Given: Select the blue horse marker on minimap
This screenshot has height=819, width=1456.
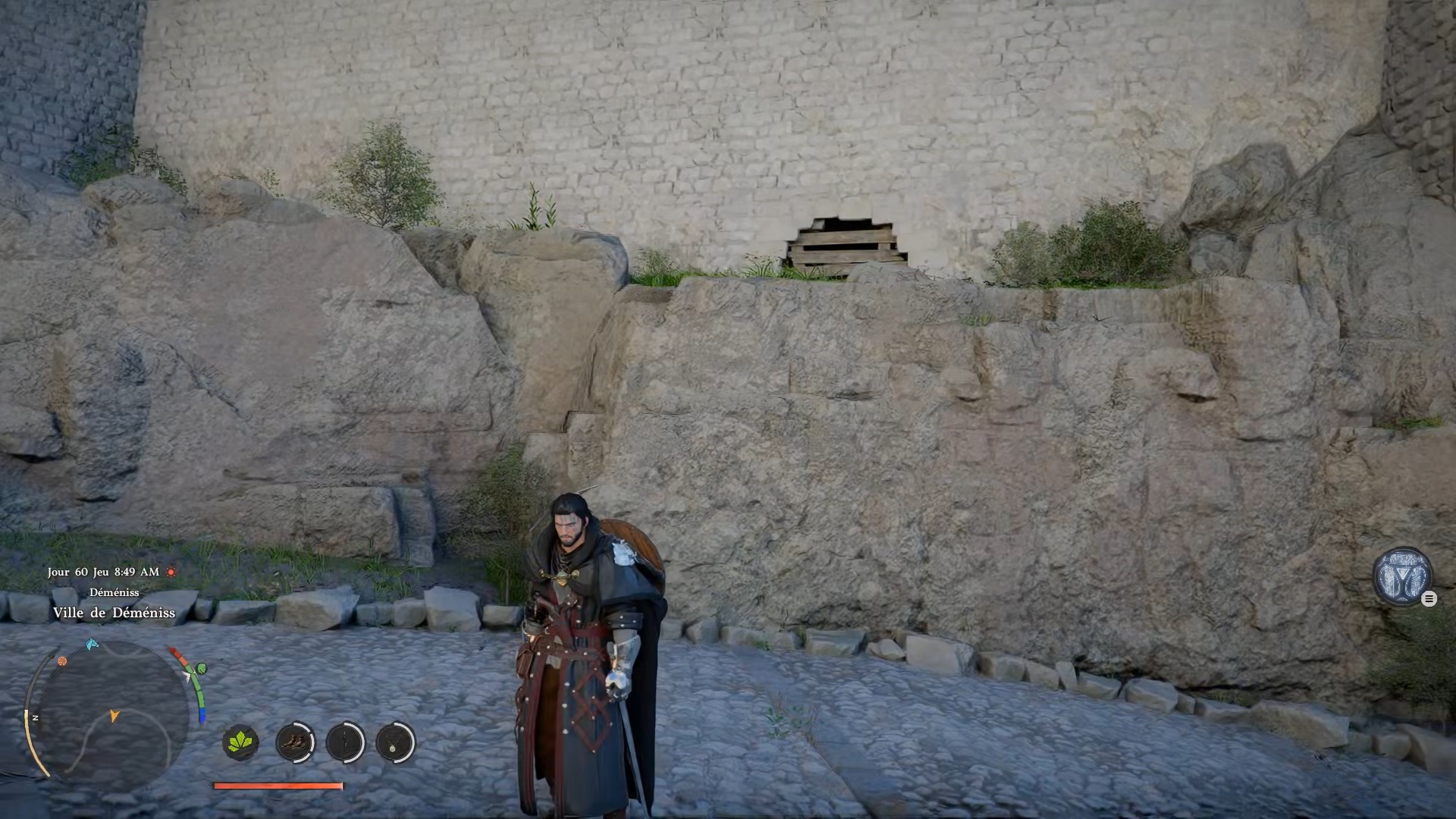Looking at the screenshot, I should click(x=92, y=645).
